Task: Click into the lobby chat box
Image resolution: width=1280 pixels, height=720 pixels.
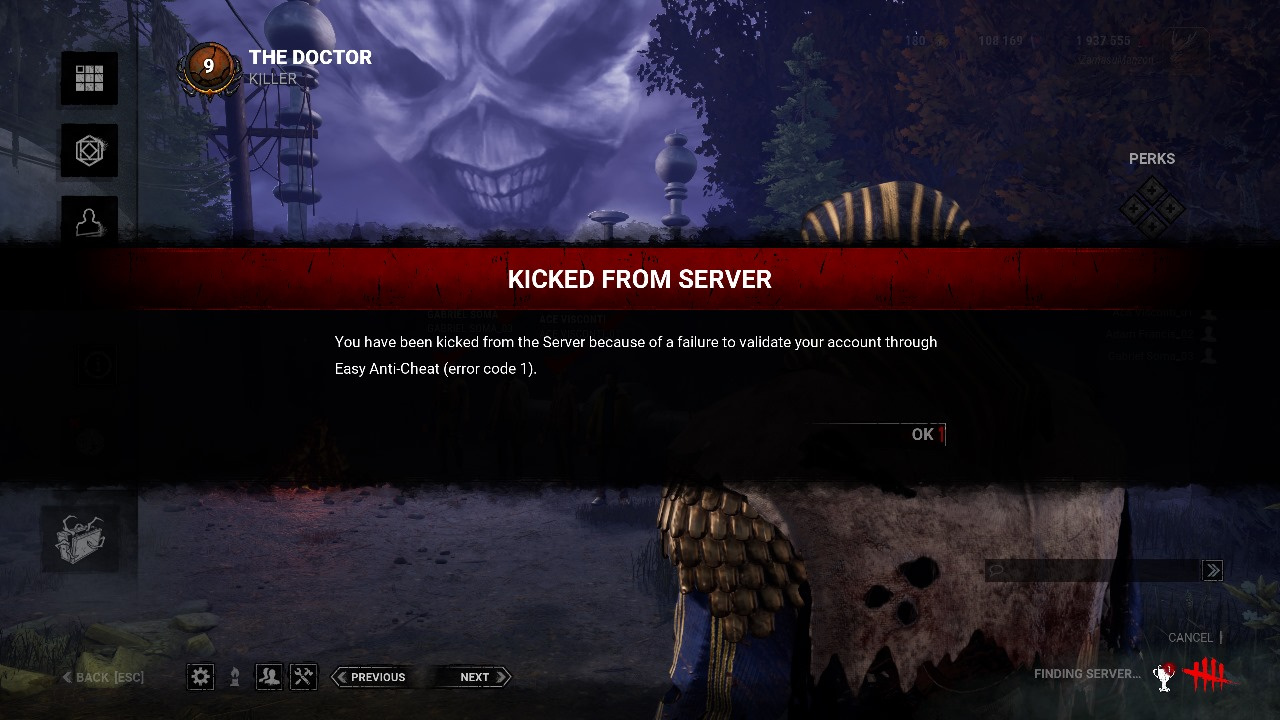Action: coord(1093,571)
